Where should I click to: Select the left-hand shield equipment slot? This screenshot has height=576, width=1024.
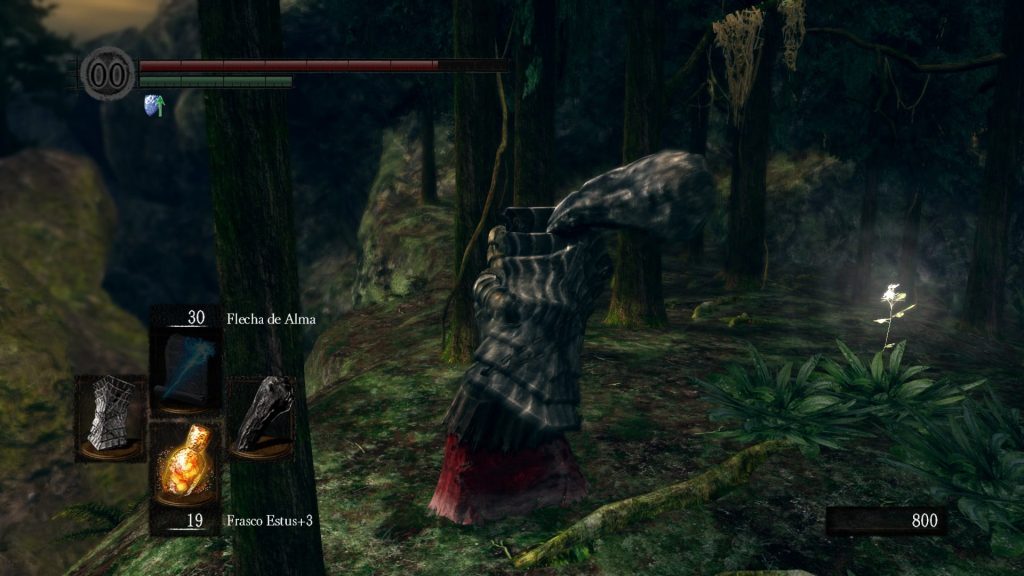(x=109, y=416)
